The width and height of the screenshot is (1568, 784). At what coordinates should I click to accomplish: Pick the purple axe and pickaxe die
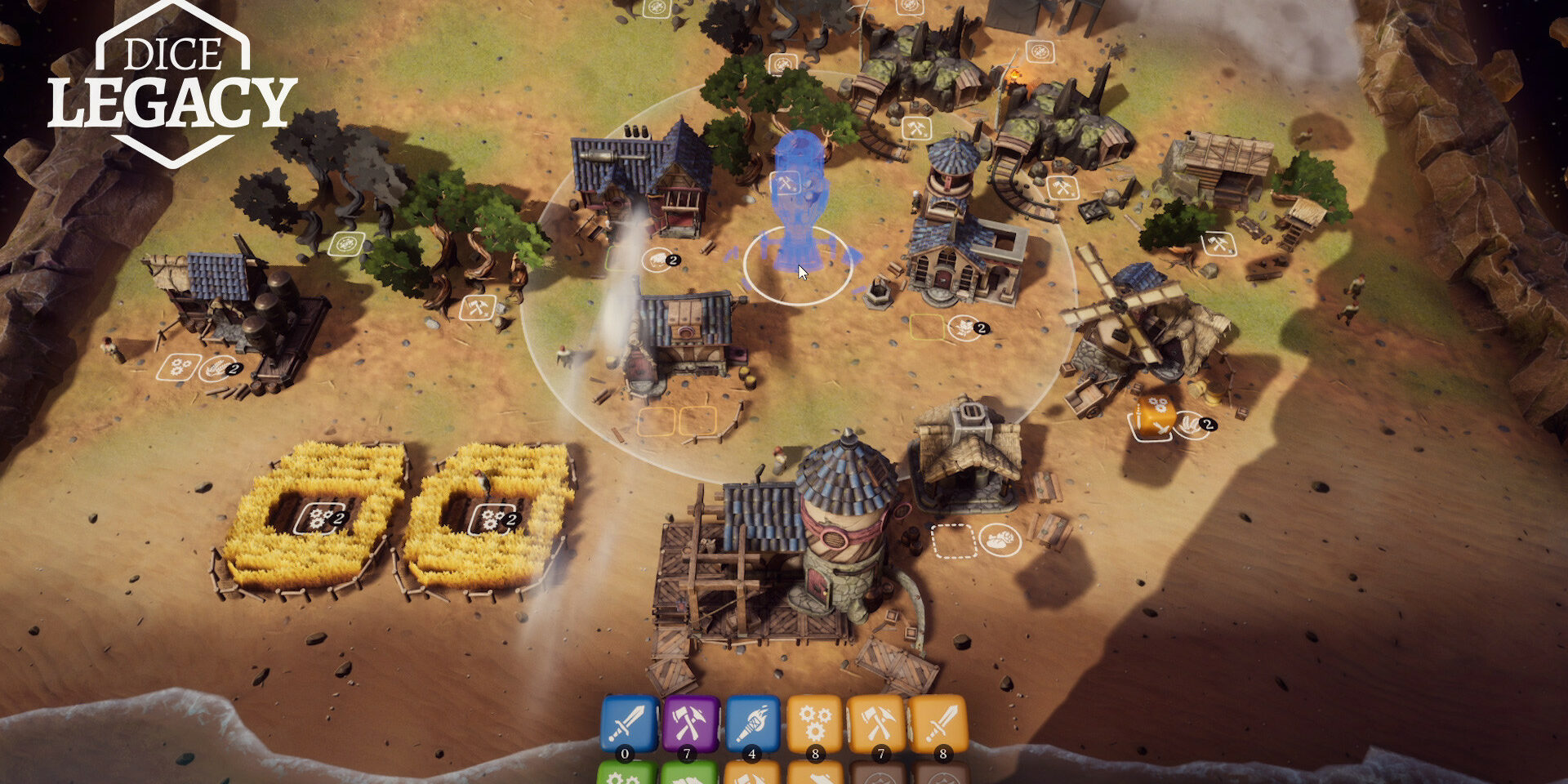pyautogui.click(x=690, y=722)
